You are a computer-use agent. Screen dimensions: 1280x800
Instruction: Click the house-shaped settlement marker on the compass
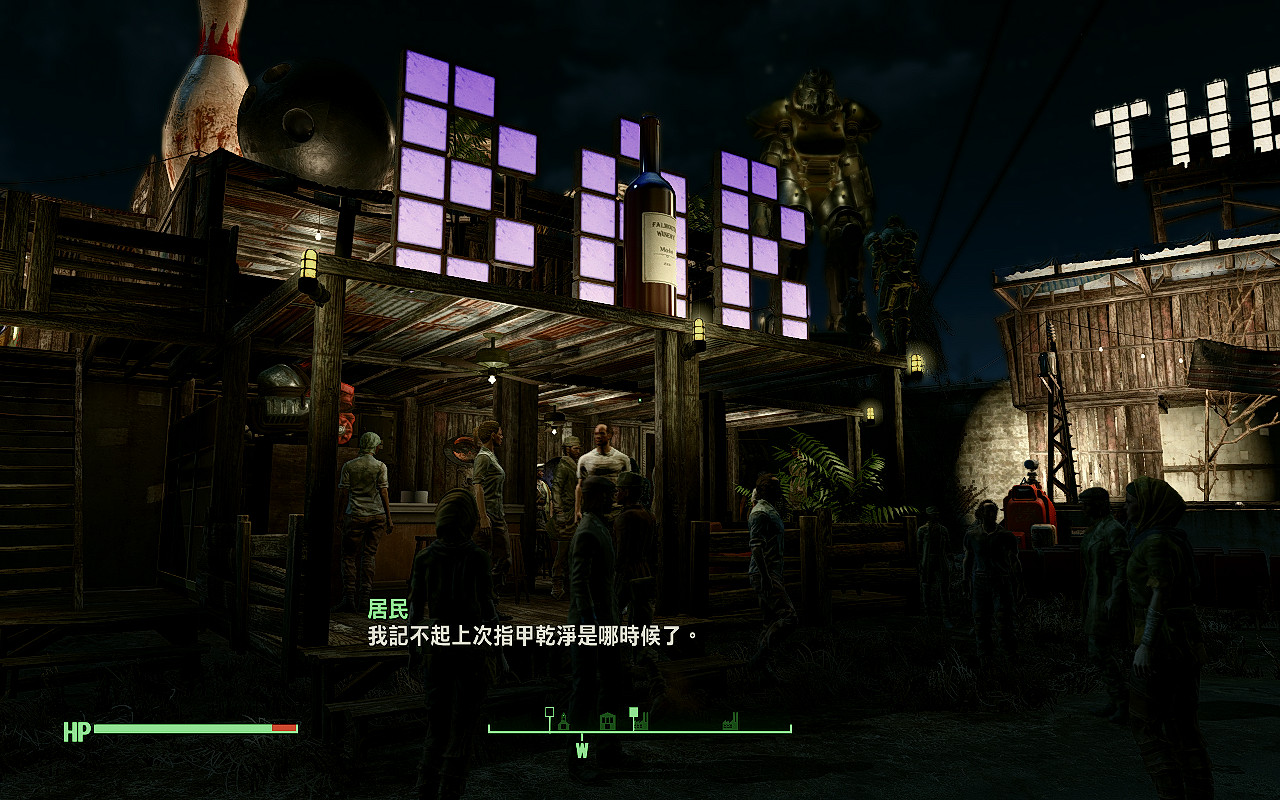click(608, 721)
